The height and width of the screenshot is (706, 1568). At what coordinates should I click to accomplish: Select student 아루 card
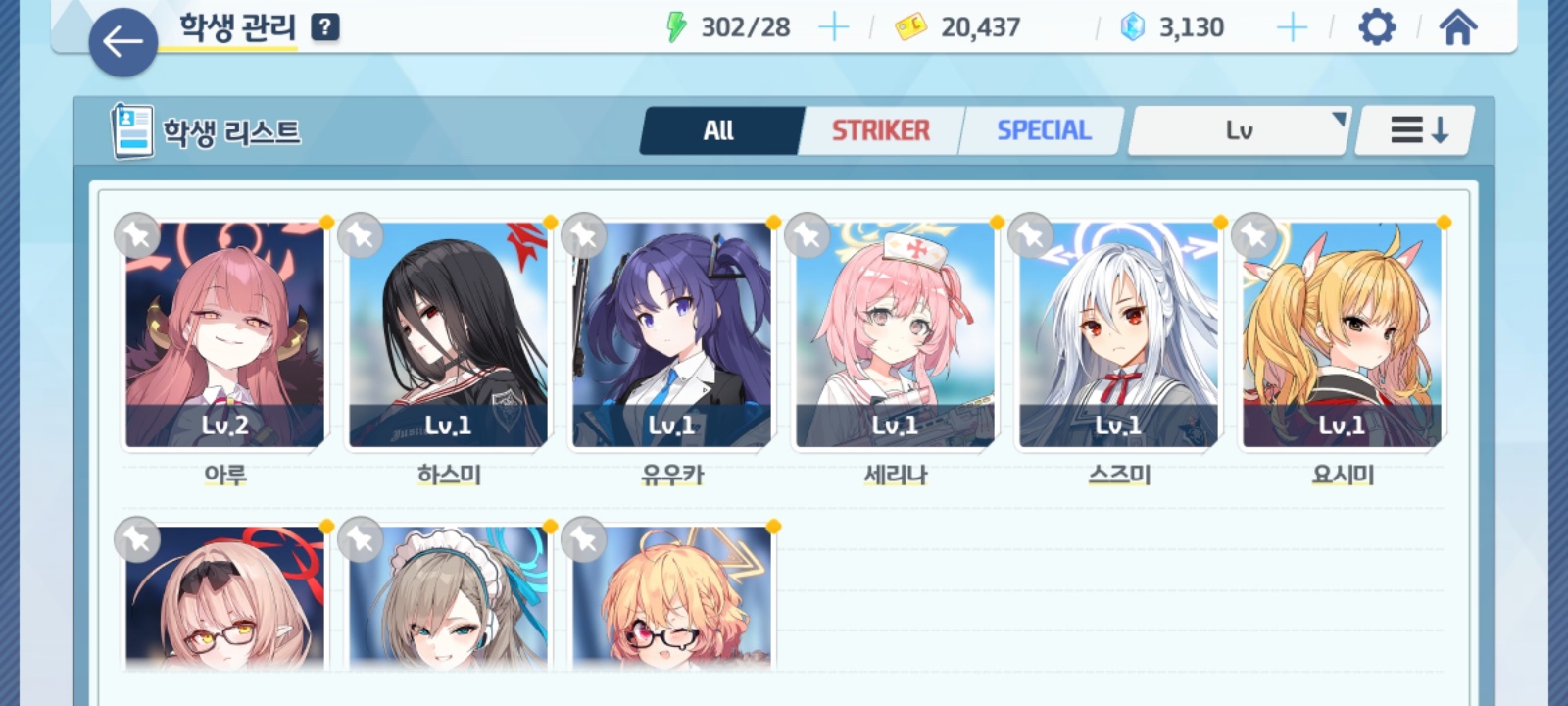click(x=225, y=335)
